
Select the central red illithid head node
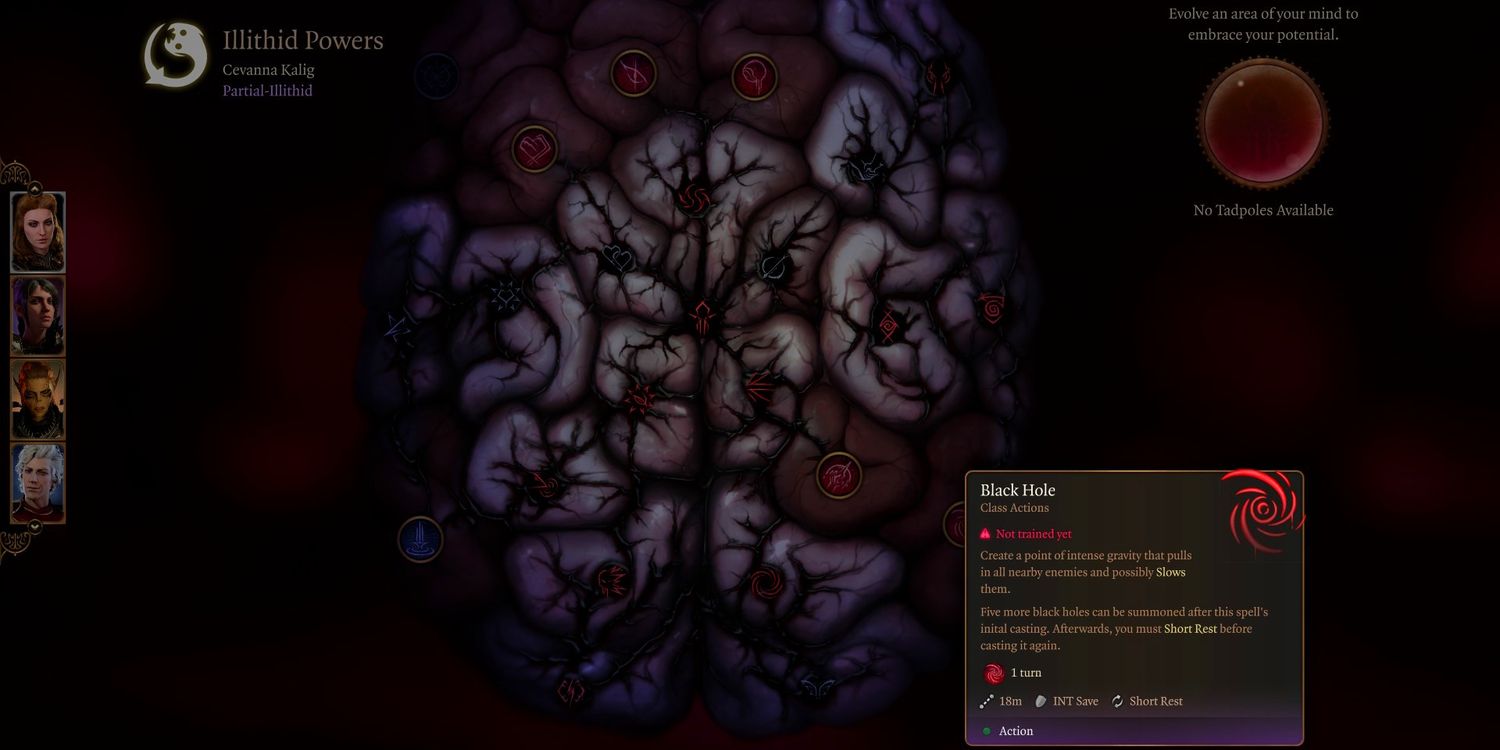tap(702, 315)
